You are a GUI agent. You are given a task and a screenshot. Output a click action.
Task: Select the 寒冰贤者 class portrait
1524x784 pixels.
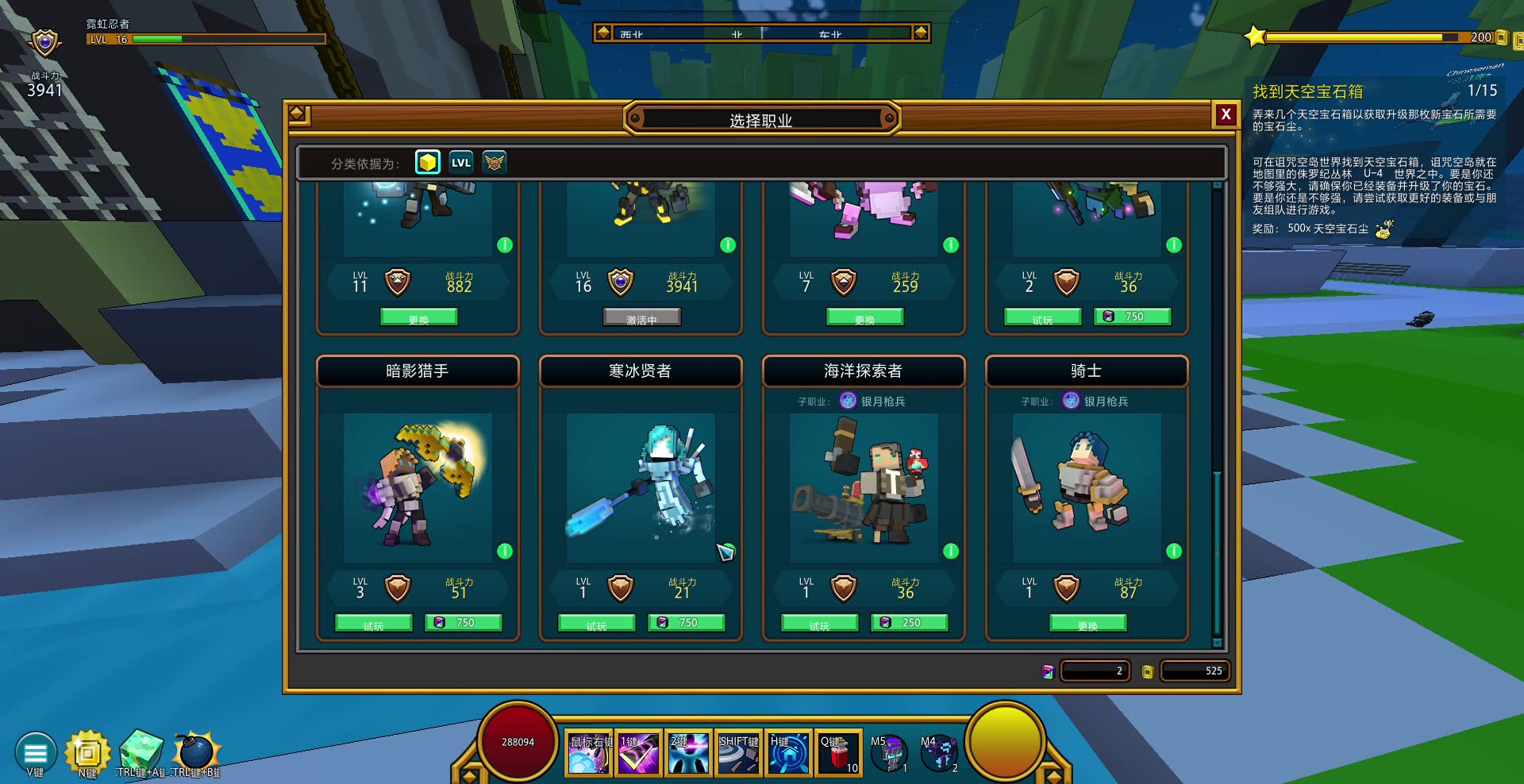[641, 486]
